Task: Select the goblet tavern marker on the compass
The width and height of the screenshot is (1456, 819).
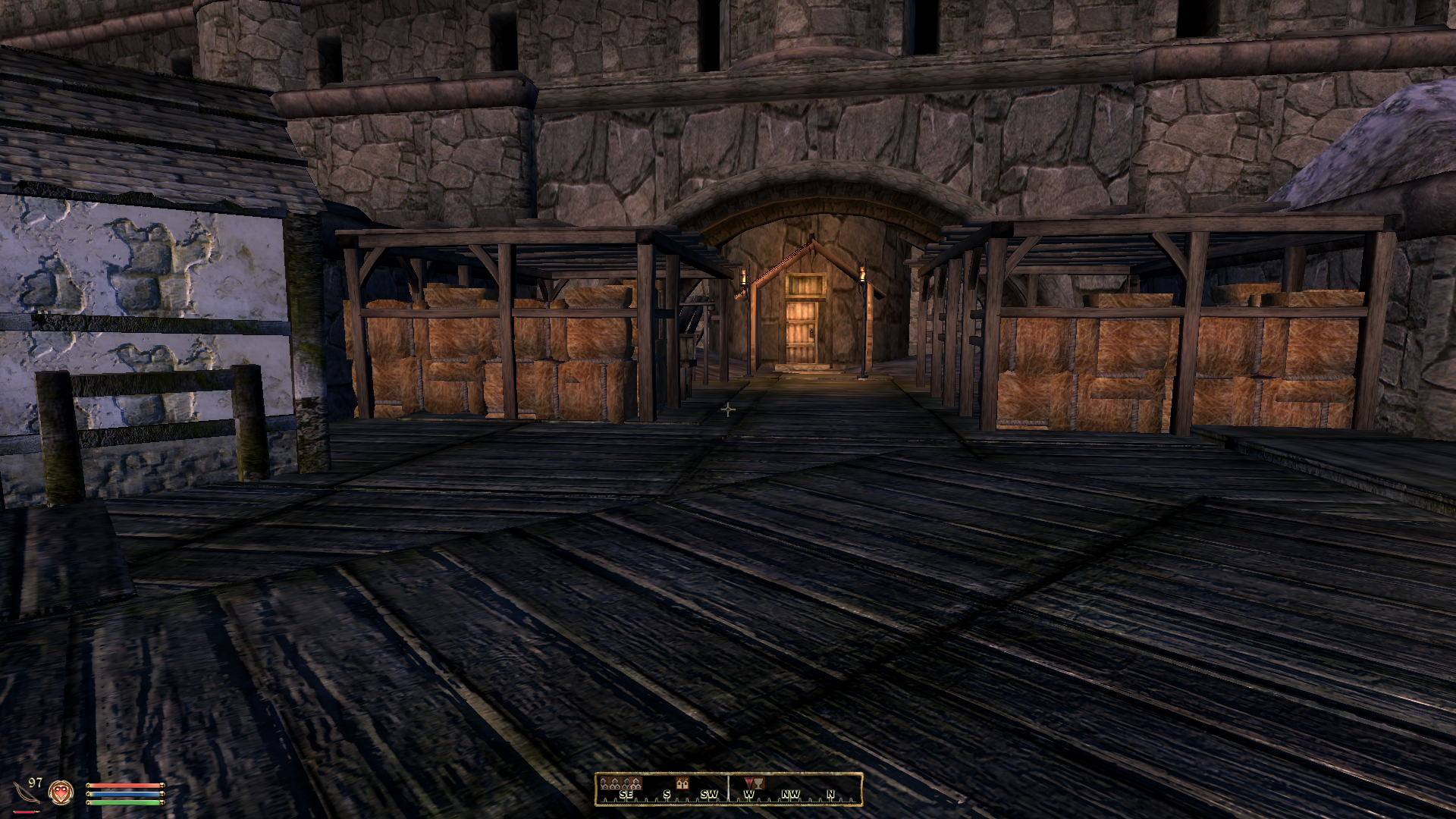Action: [759, 783]
